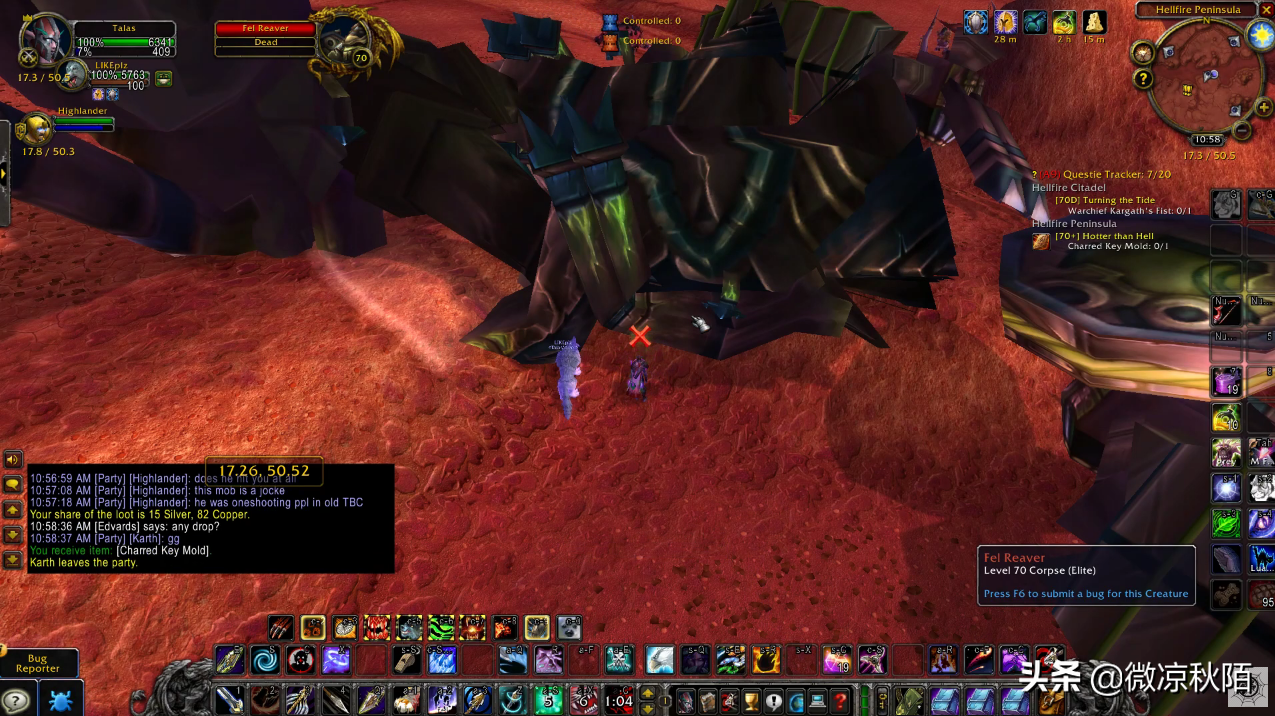Click the pet happiness icon beside LIKEplz

point(164,79)
